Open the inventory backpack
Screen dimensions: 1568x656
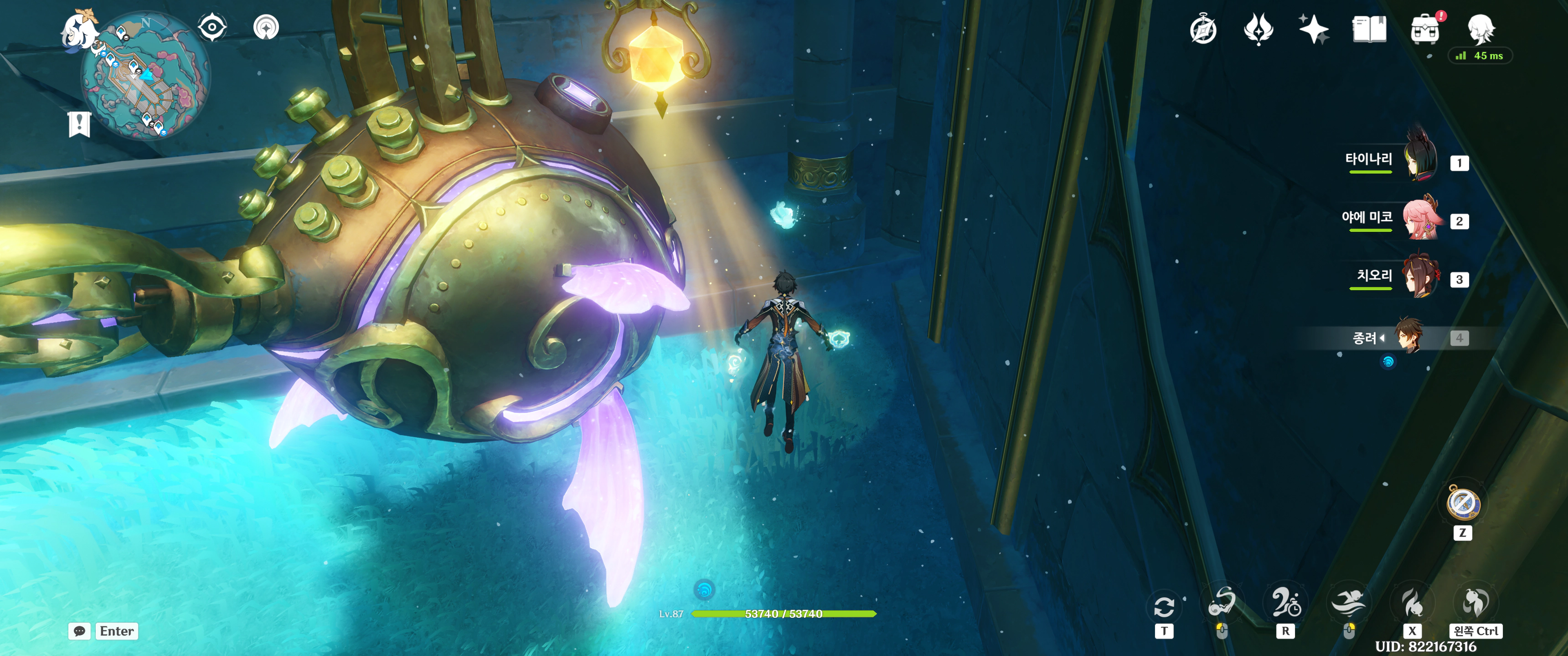pos(1424,29)
